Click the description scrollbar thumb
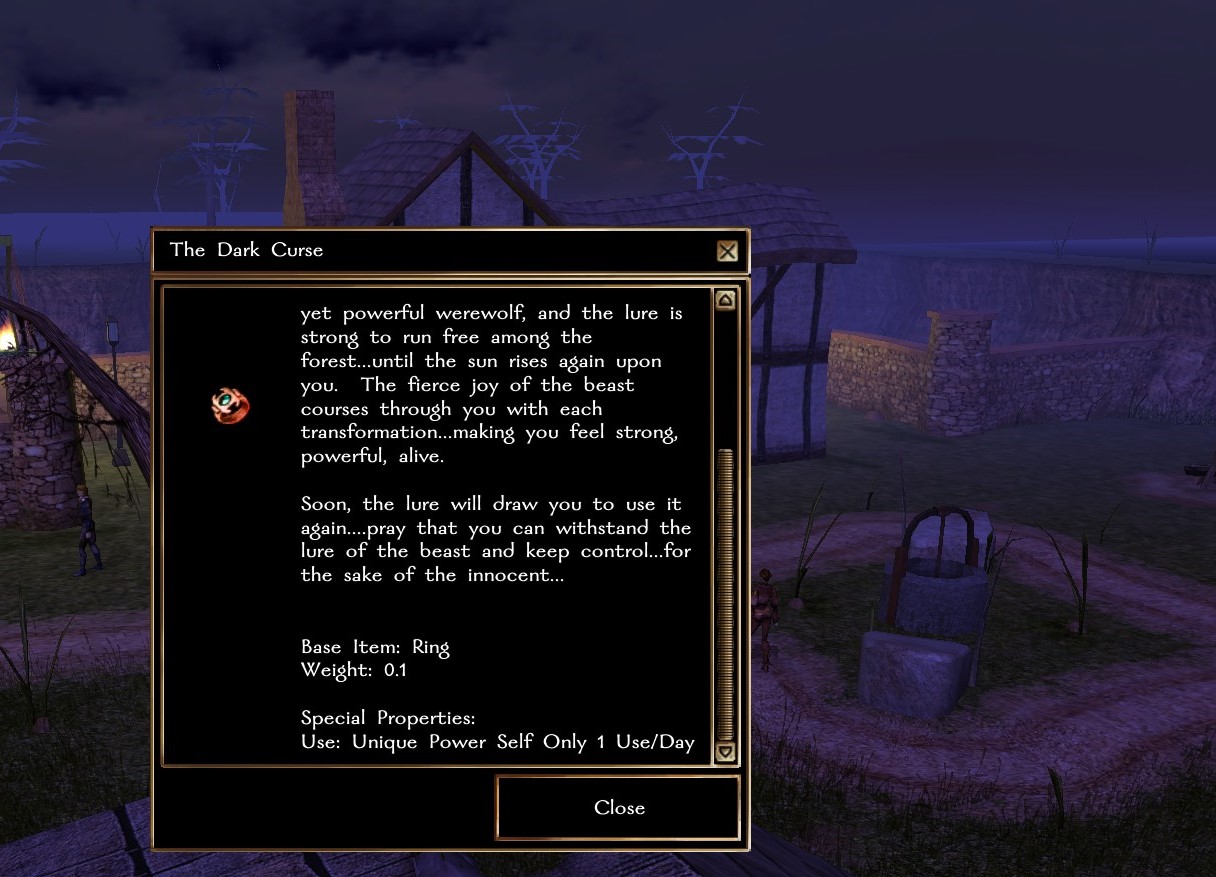 [x=726, y=590]
